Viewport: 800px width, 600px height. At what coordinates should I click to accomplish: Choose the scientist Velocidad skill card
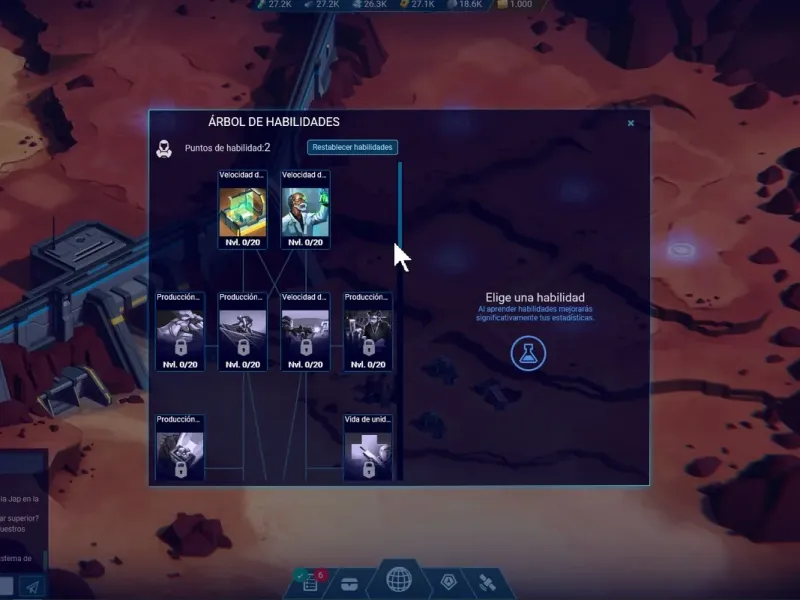(305, 209)
